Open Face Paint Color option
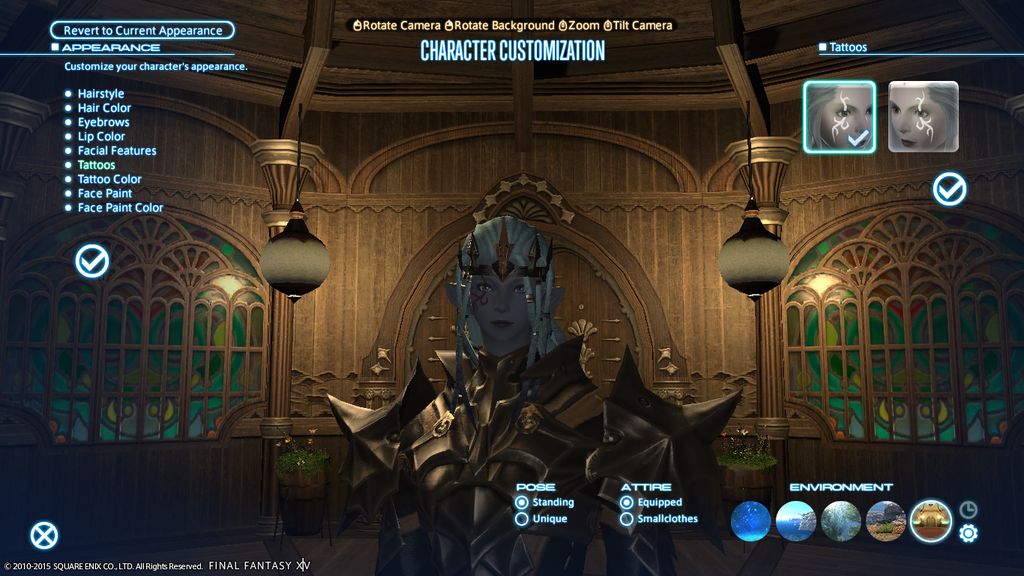The width and height of the screenshot is (1024, 576). pyautogui.click(x=120, y=208)
